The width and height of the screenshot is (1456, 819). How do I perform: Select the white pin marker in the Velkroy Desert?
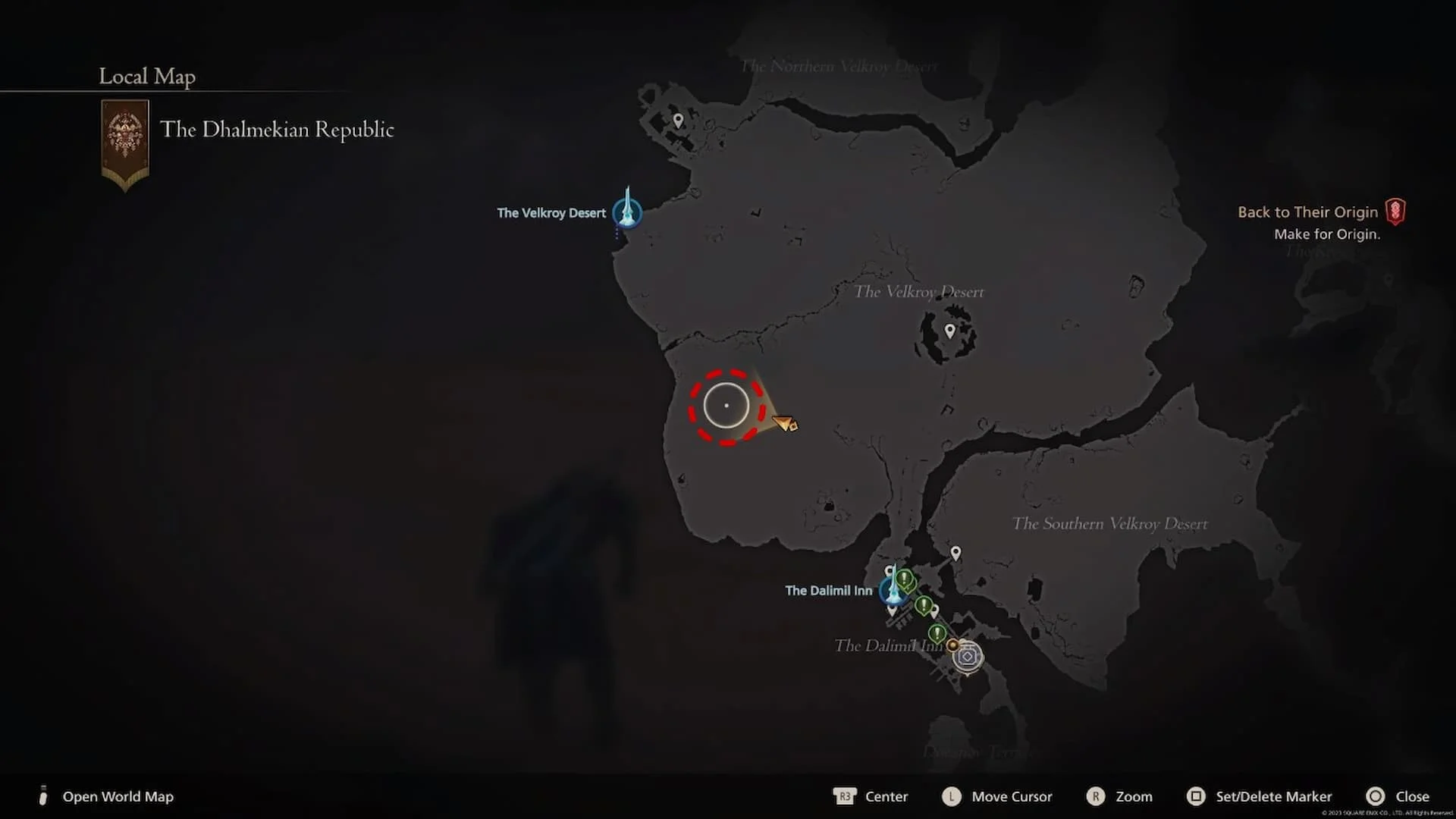click(x=950, y=328)
